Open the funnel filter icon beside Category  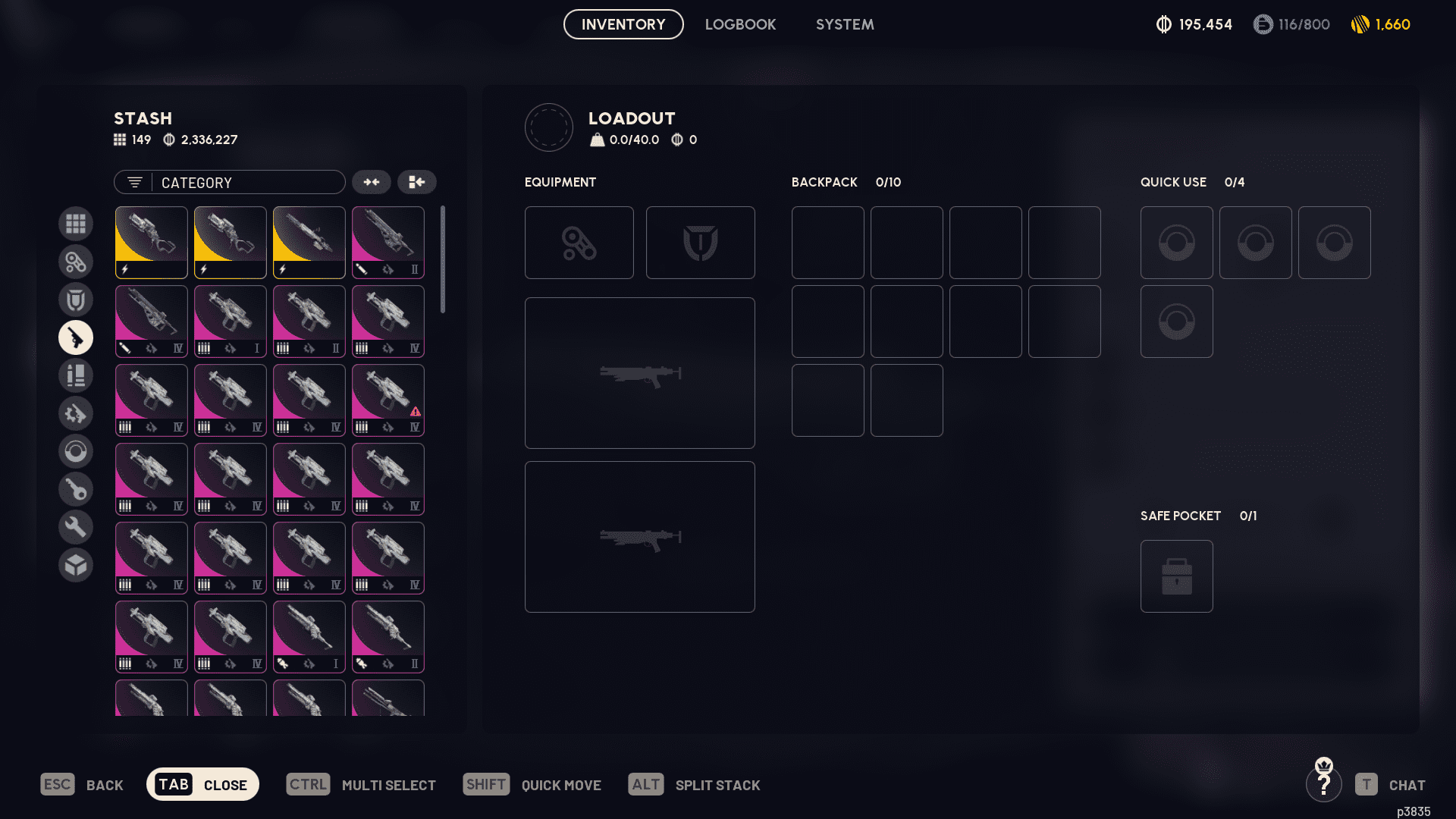(134, 182)
